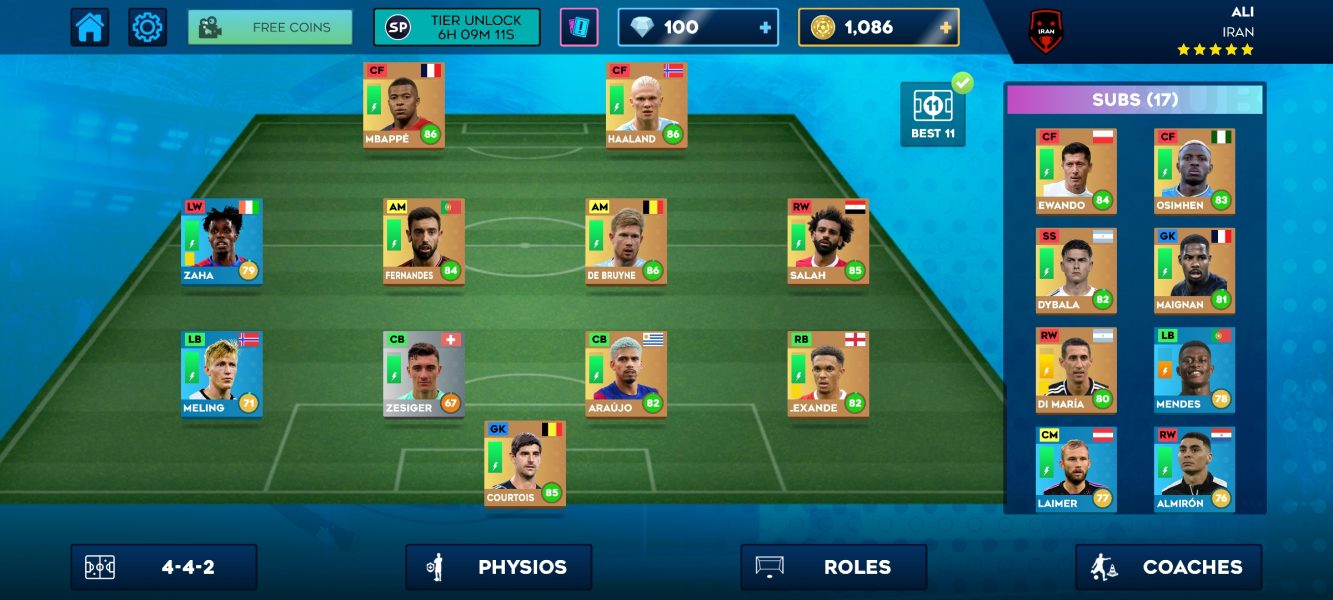Viewport: 1333px width, 600px height.
Task: Claim free coins video offer
Action: [x=270, y=27]
